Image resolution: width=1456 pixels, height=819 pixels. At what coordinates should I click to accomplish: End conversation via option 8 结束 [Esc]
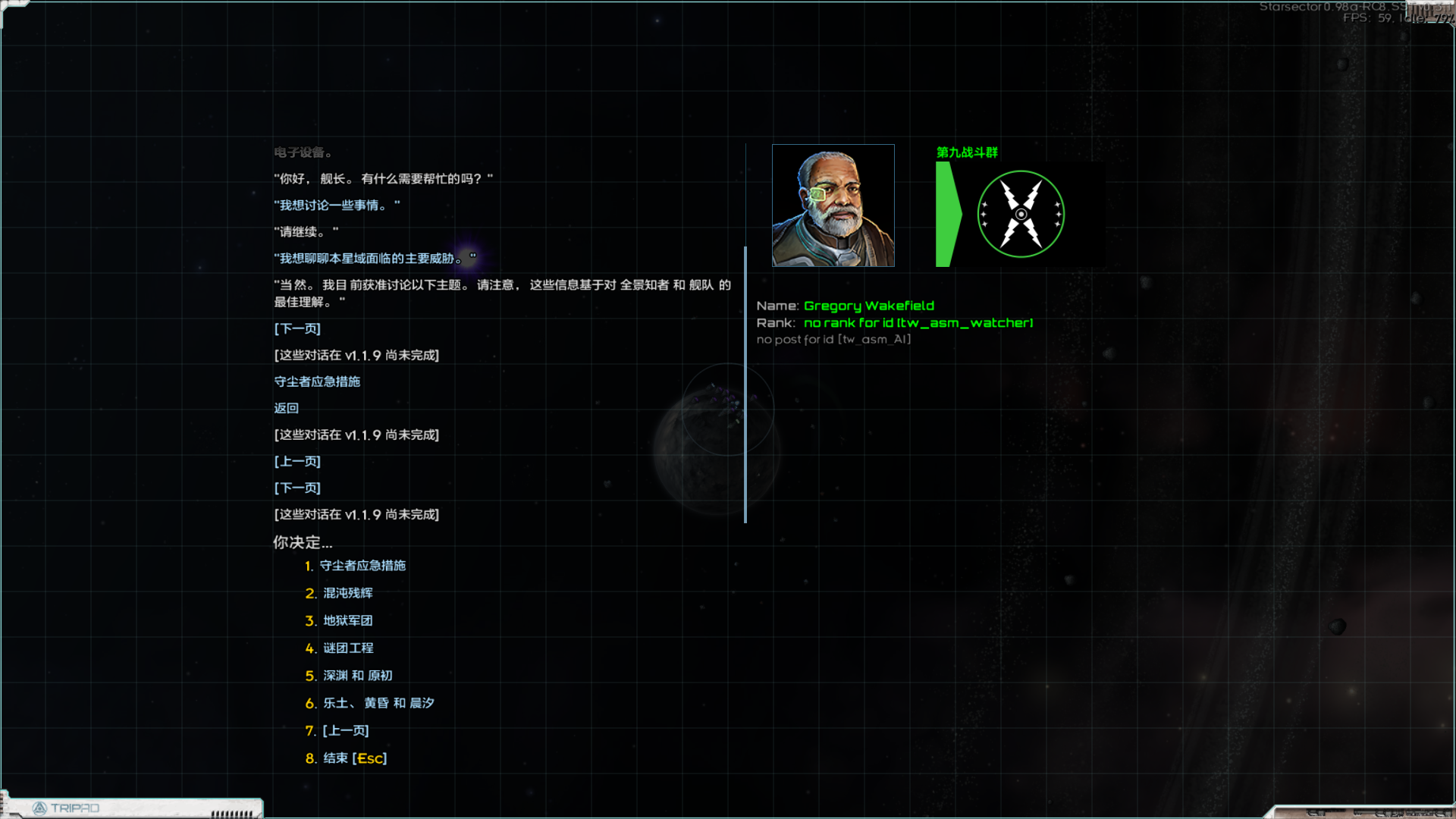click(x=354, y=758)
